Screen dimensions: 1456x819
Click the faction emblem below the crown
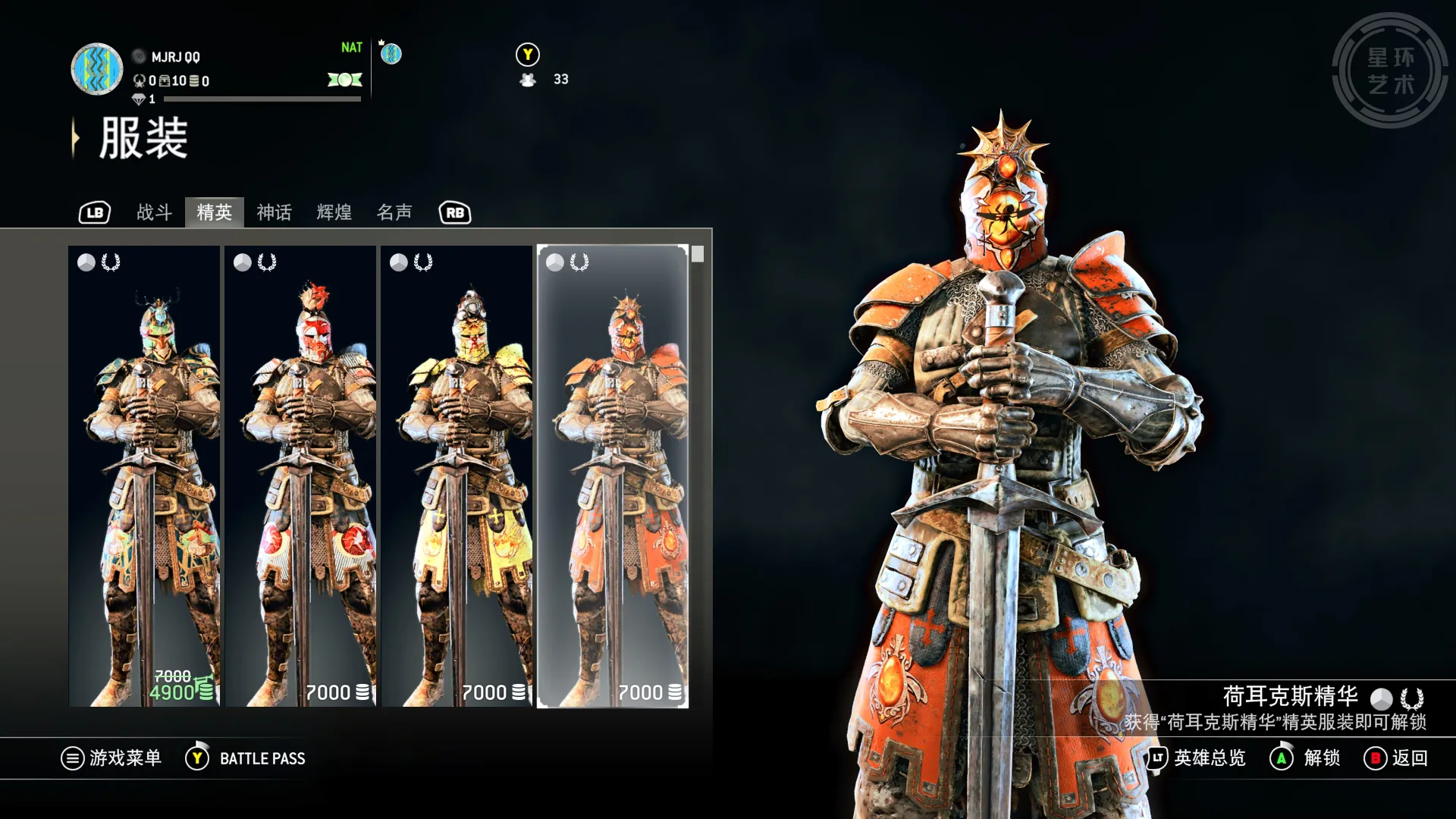391,54
